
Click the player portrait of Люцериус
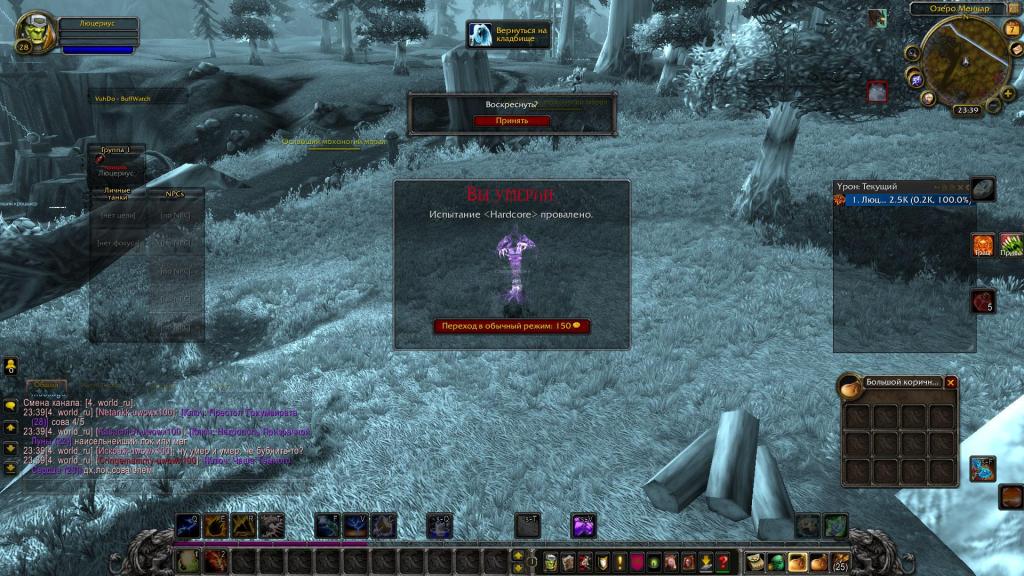point(36,33)
